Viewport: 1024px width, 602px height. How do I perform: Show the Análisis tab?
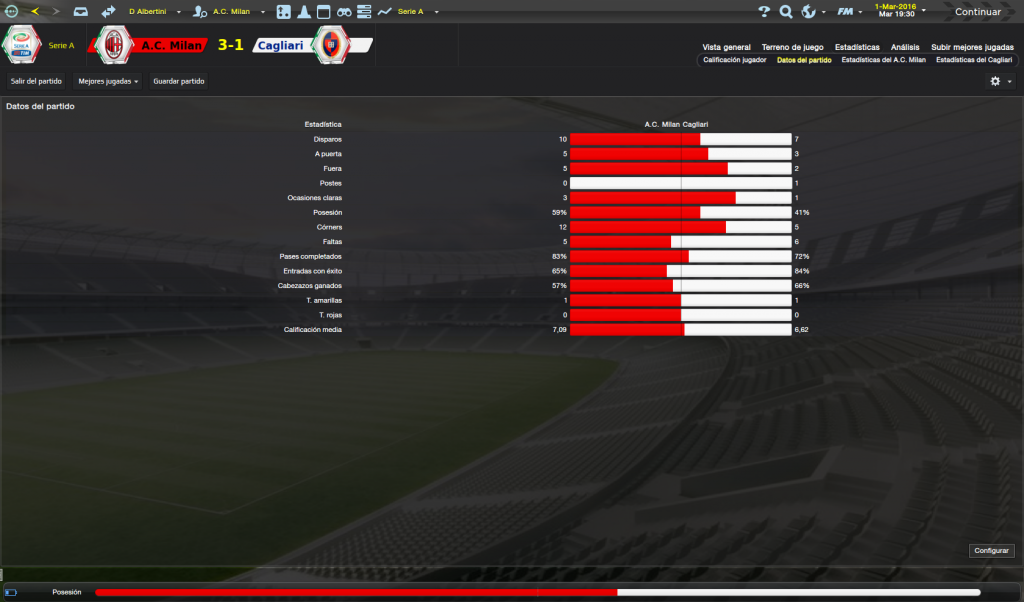(x=905, y=47)
